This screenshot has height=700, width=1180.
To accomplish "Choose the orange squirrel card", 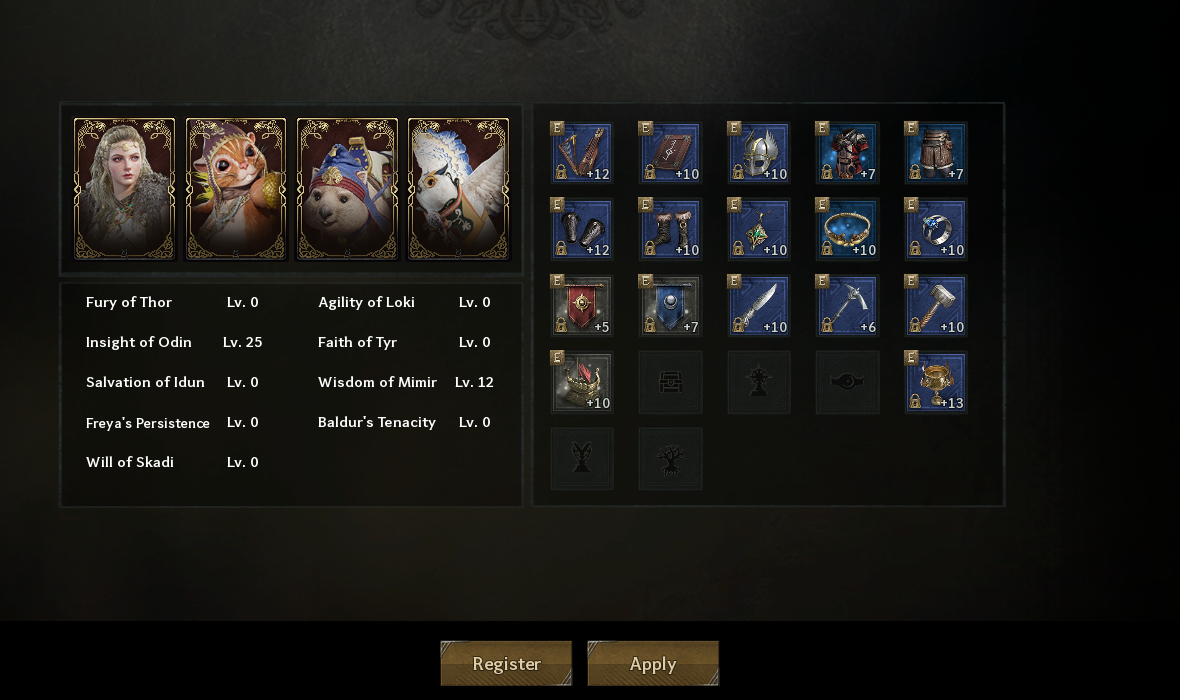I will [236, 189].
